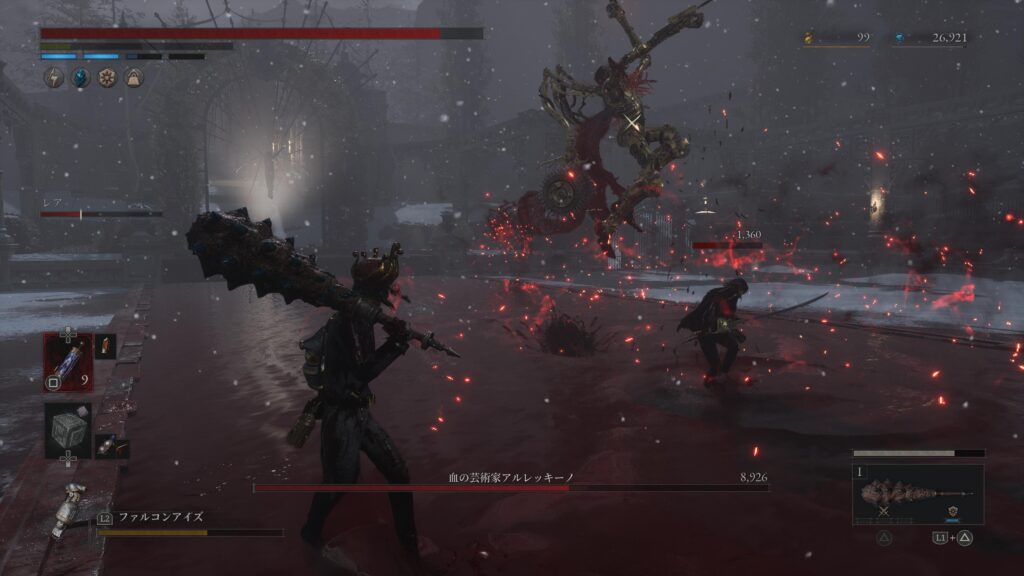Activate the ファルコンアイズ Legion Arm
Image resolution: width=1024 pixels, height=576 pixels.
[161, 518]
